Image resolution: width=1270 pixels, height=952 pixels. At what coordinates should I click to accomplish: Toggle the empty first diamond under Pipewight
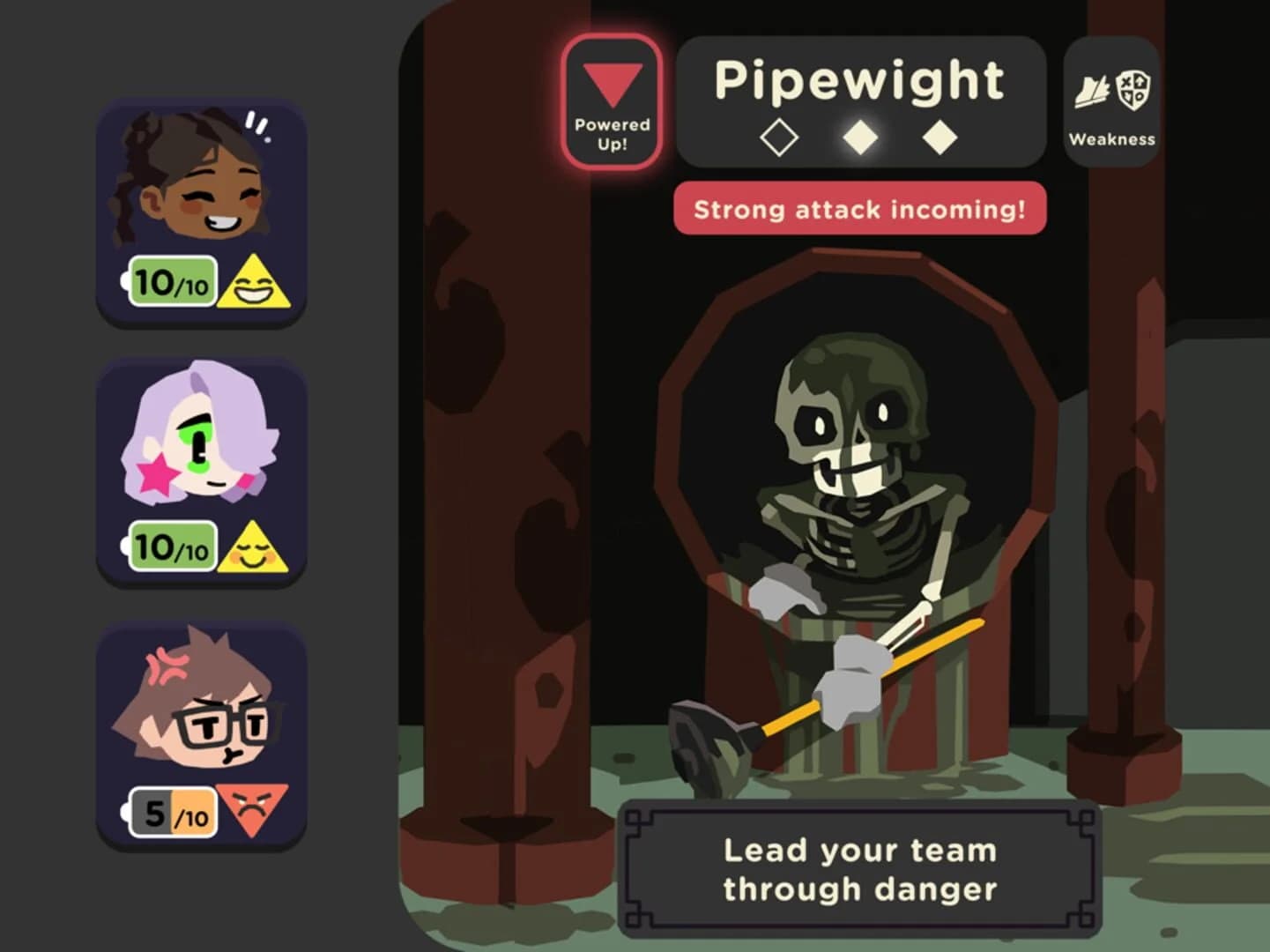pos(780,136)
